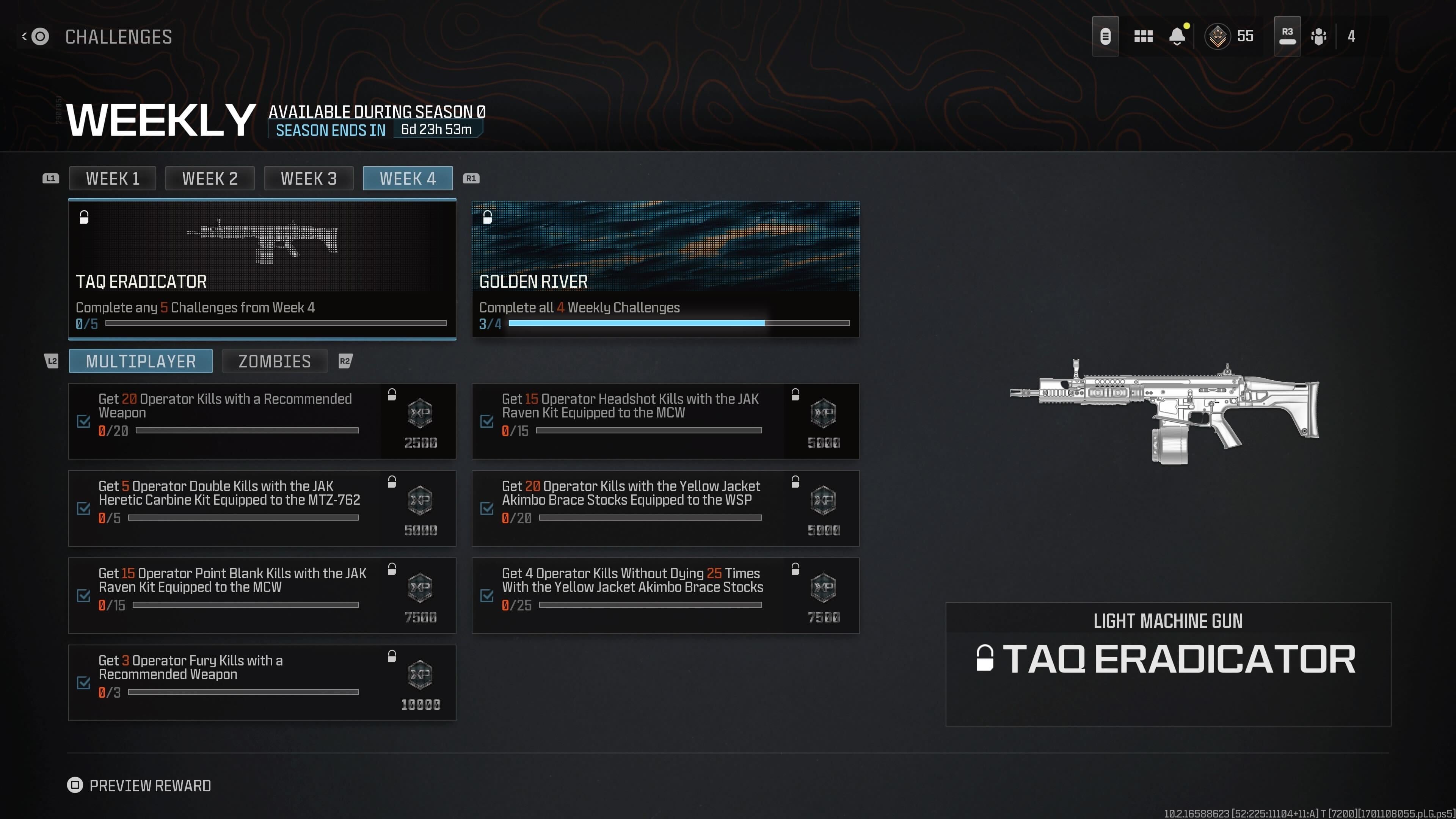Toggle the checkbox on the MTZ-762 Double Kills challenge

(84, 509)
